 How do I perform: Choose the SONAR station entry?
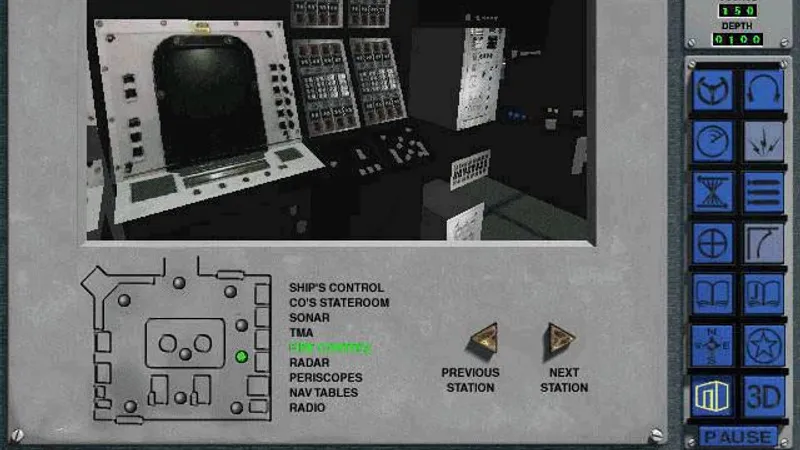(x=309, y=318)
